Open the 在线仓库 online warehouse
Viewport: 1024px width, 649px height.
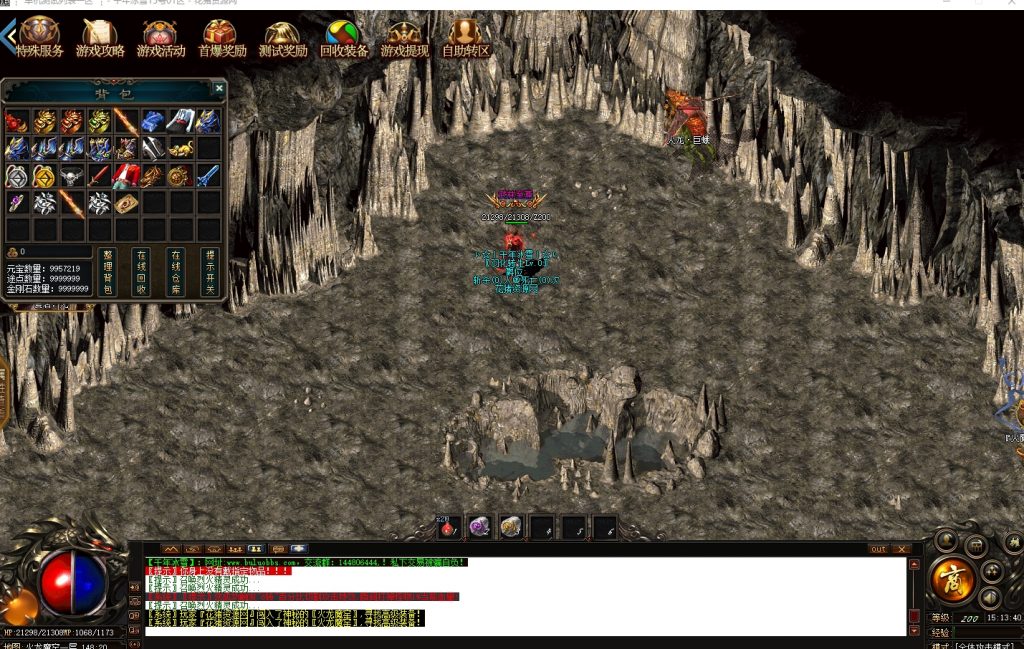175,271
